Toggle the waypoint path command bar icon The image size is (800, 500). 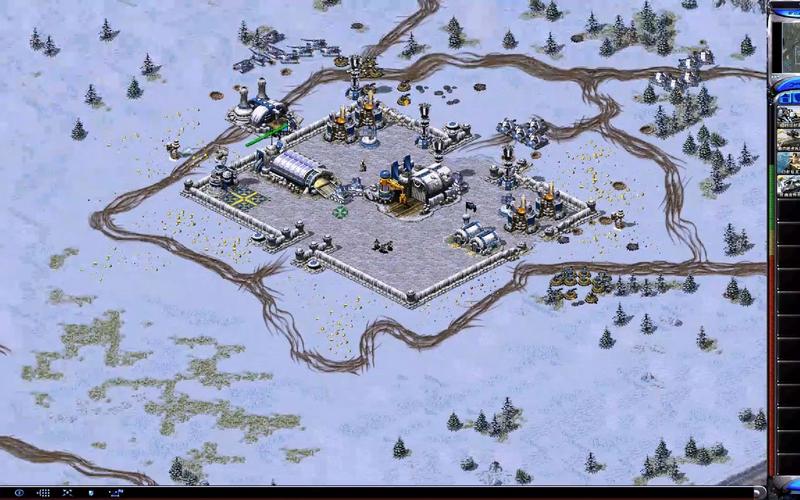[117, 493]
